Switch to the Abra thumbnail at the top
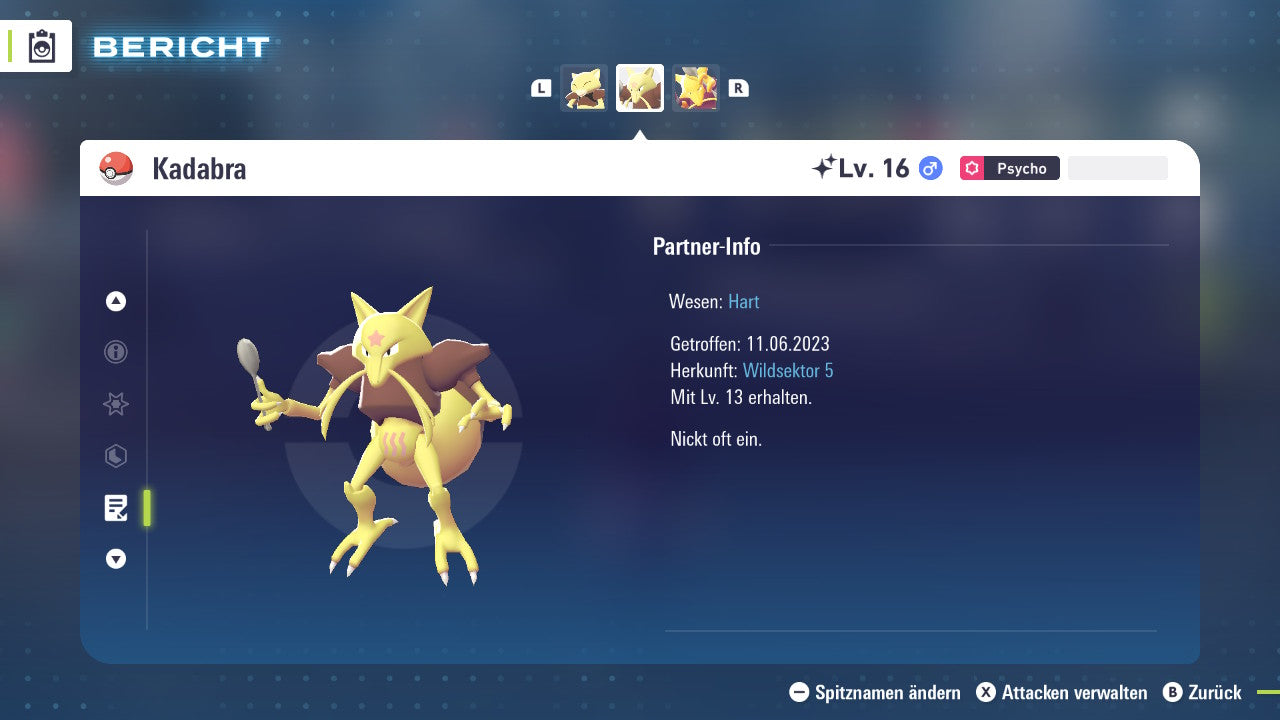1280x720 pixels. pyautogui.click(x=584, y=87)
